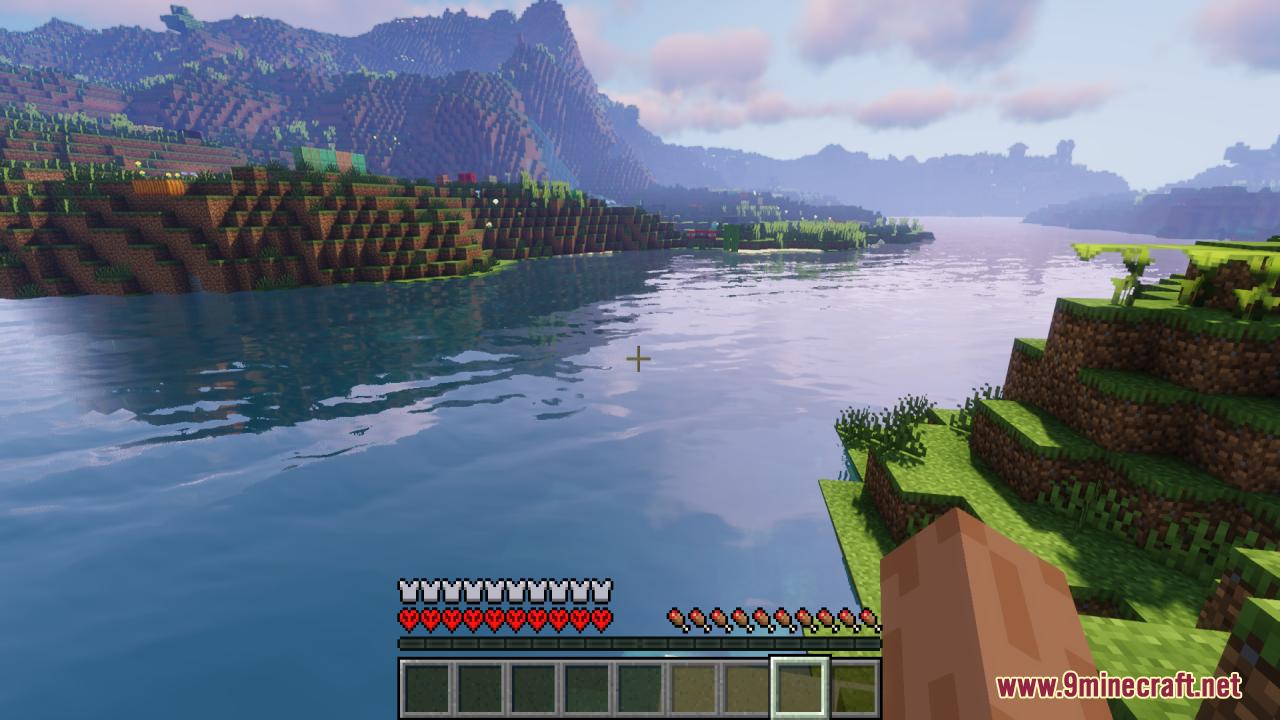This screenshot has width=1280, height=720.
Task: Select the first hotbar slot
Action: pyautogui.click(x=427, y=688)
